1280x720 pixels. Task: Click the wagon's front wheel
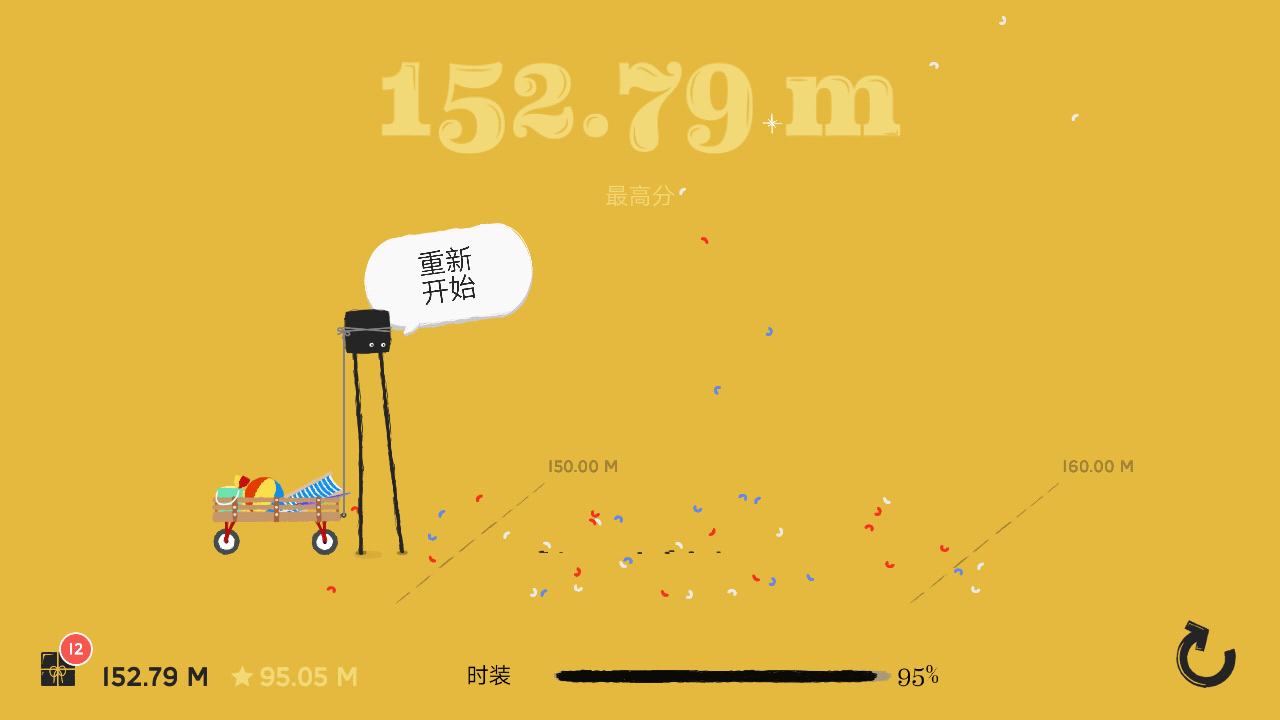pos(322,541)
